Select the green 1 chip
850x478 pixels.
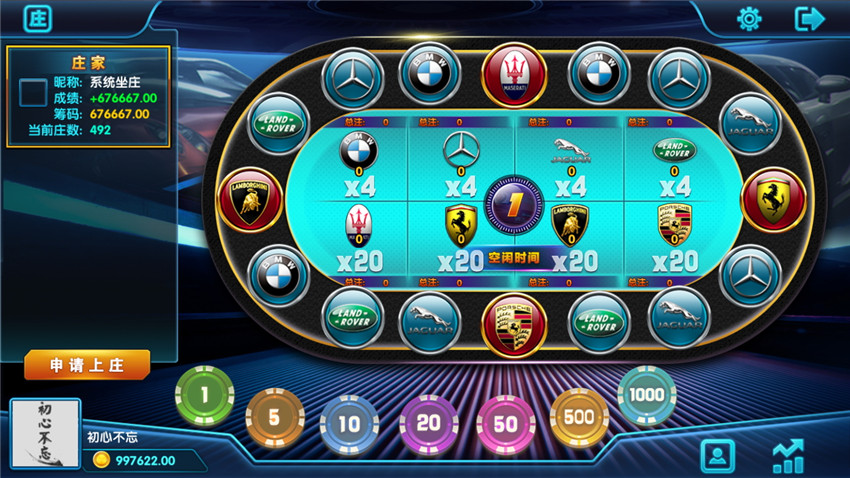coord(204,395)
